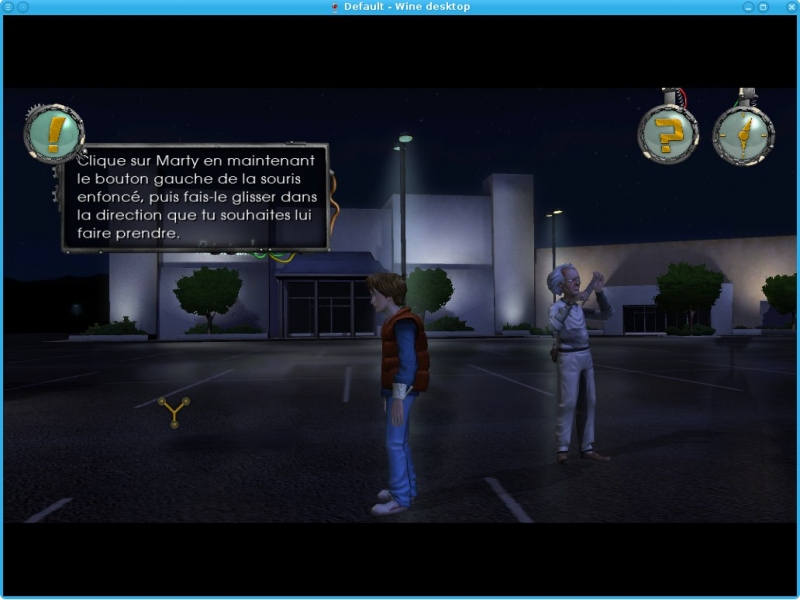Maximize the Wine desktop window
The width and height of the screenshot is (800, 600).
[763, 7]
